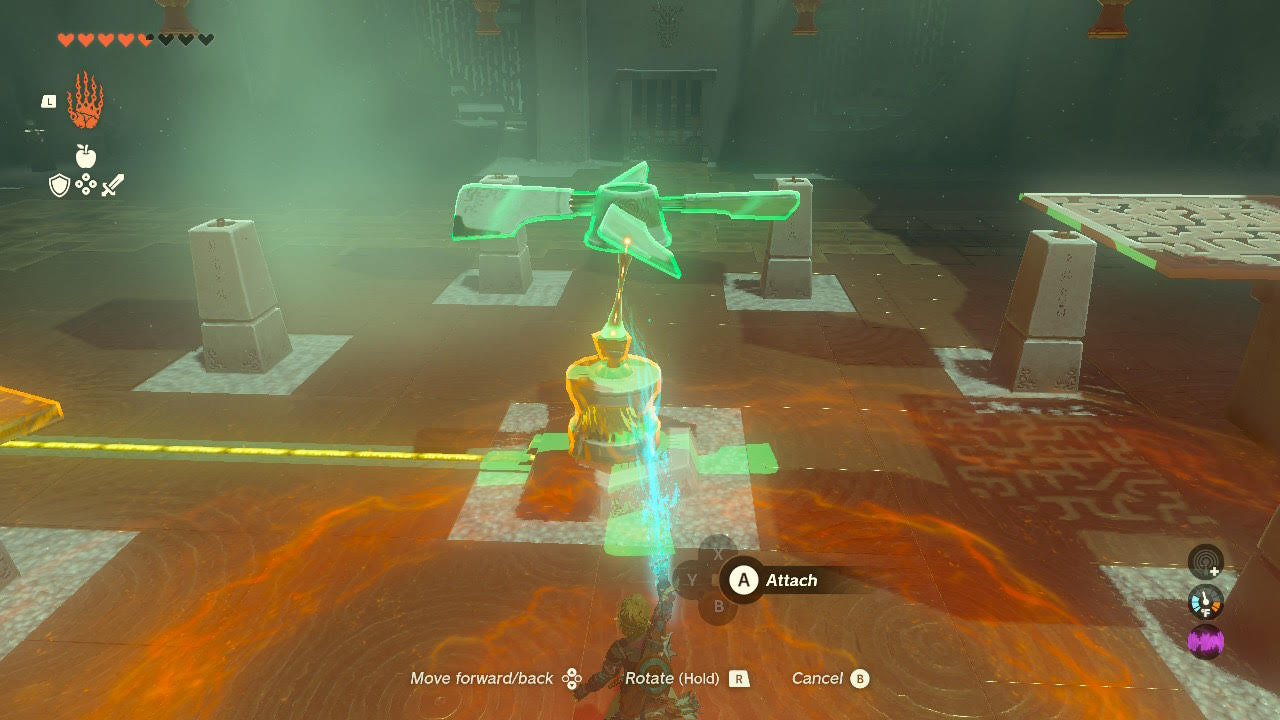This screenshot has height=720, width=1280.
Task: Click the four-dot materials icon beside the sword
Action: (x=86, y=184)
